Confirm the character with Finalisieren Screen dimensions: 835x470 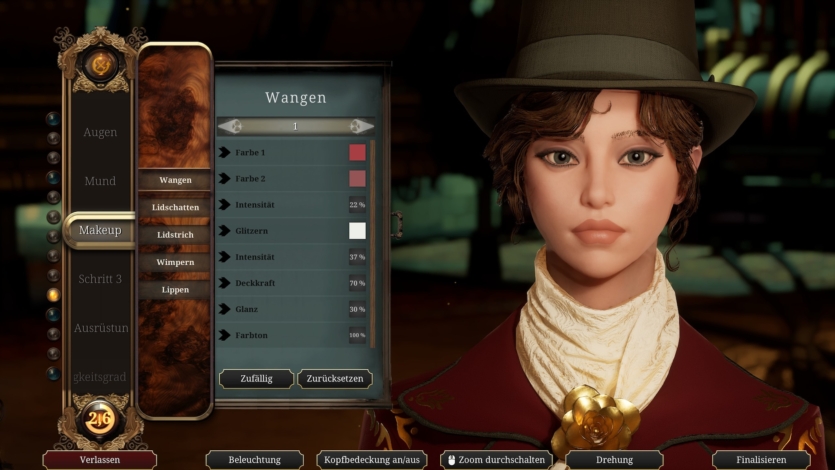point(760,460)
